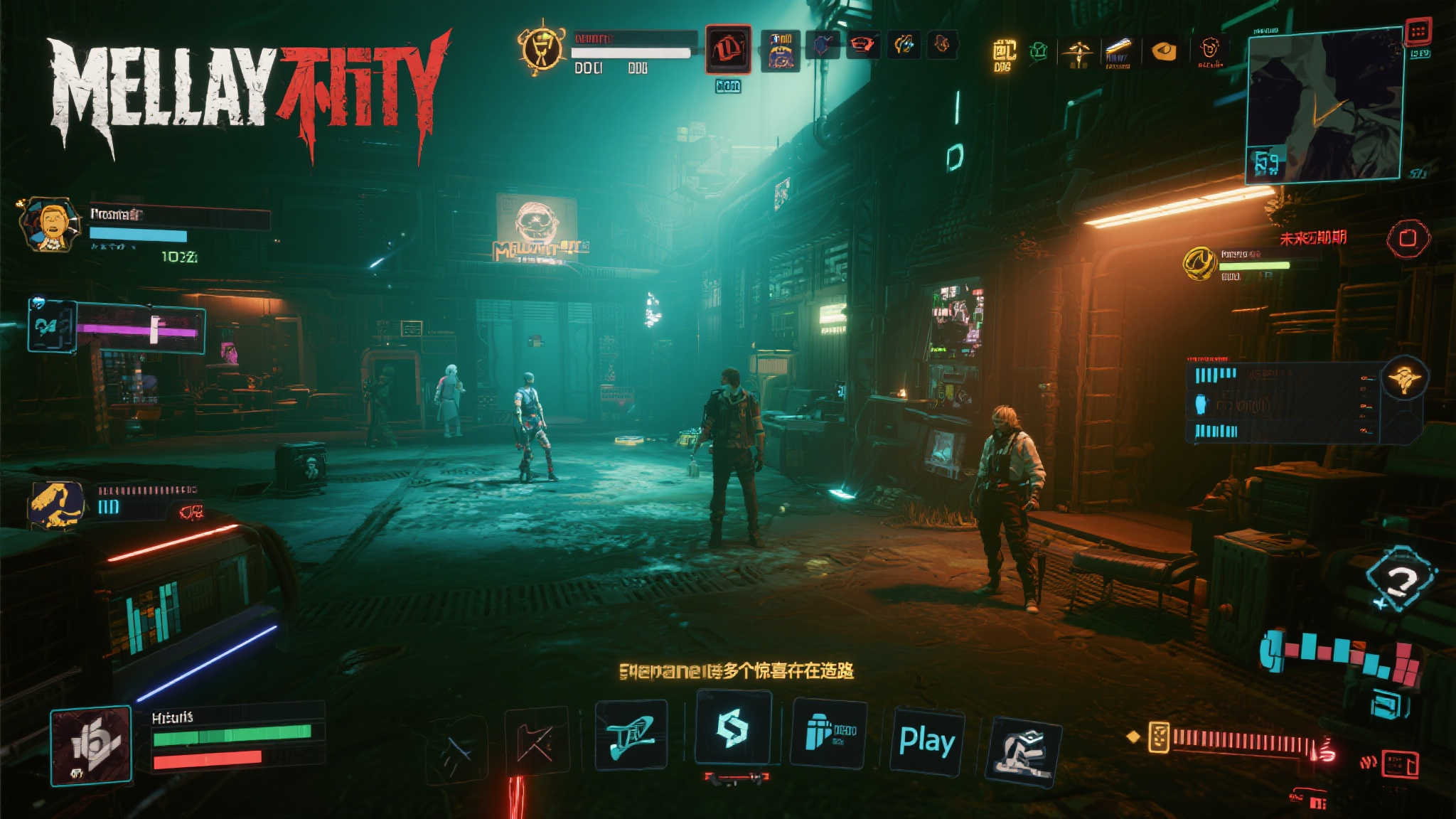Screen dimensions: 1456x819
Task: Select the player character portrait with health bars
Action: pos(91,745)
